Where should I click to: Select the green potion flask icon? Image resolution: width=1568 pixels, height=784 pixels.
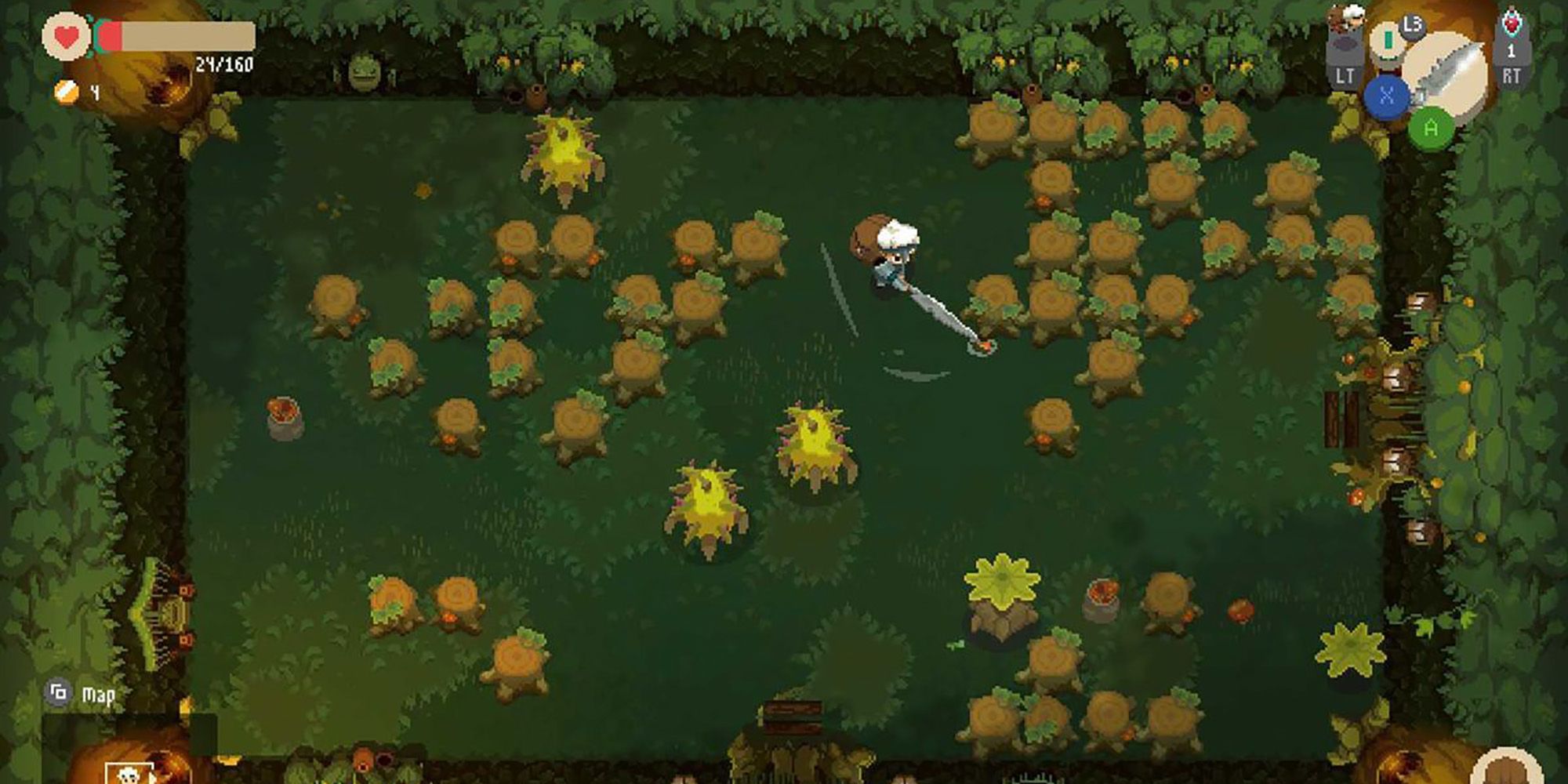click(1388, 40)
